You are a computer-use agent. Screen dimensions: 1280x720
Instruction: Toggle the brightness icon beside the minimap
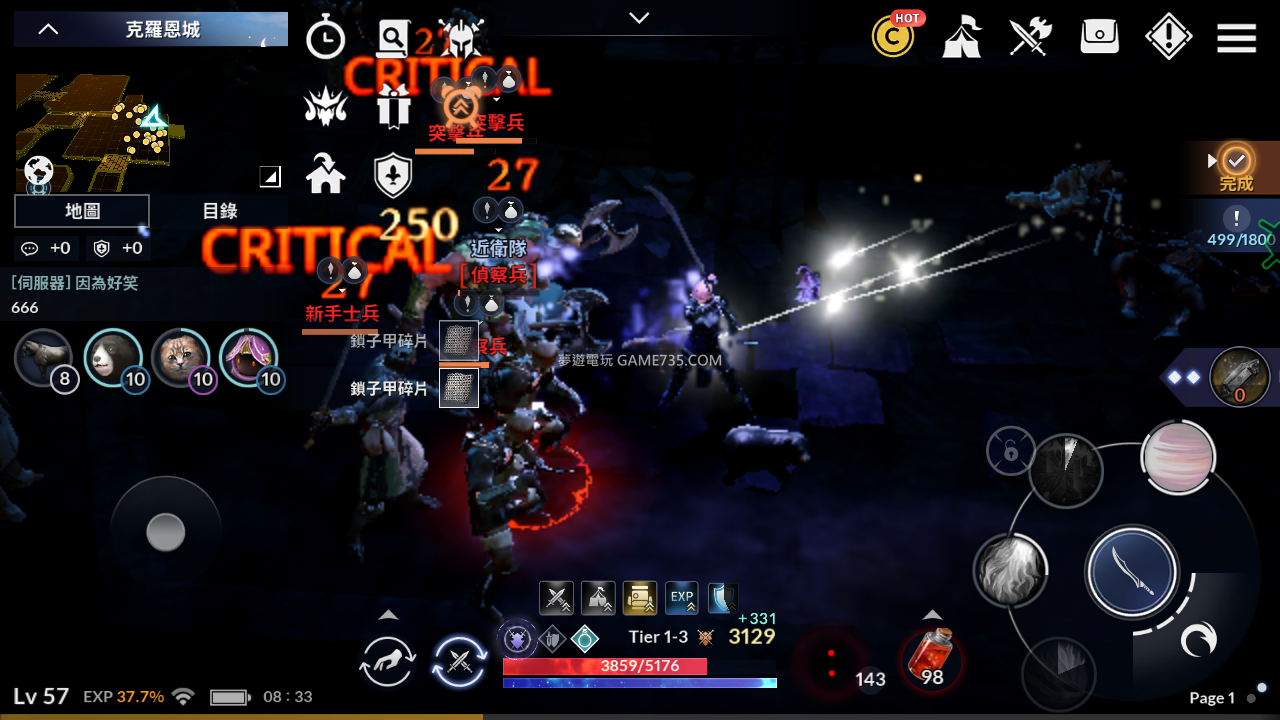[x=268, y=176]
